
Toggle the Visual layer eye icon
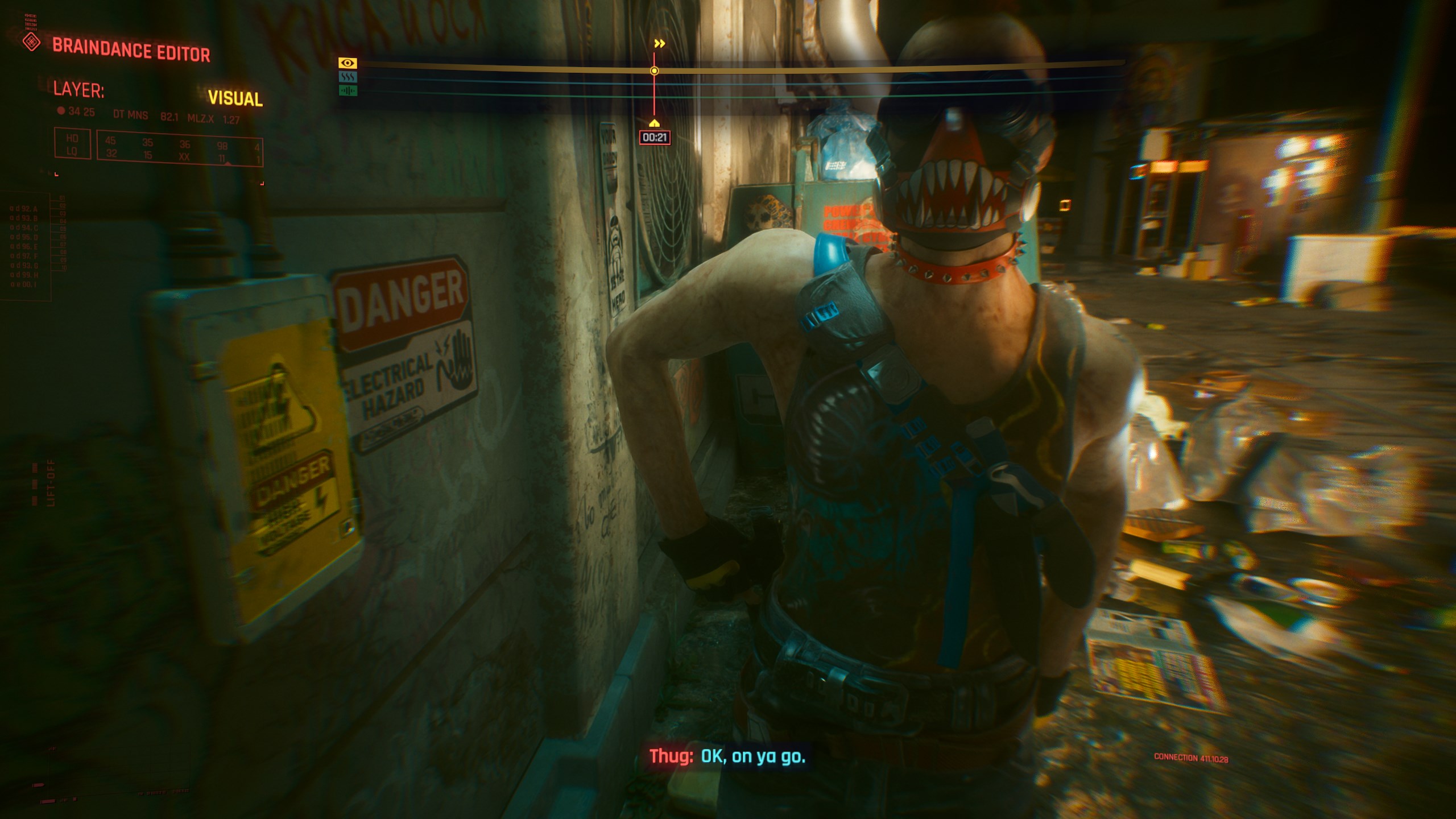coord(348,64)
